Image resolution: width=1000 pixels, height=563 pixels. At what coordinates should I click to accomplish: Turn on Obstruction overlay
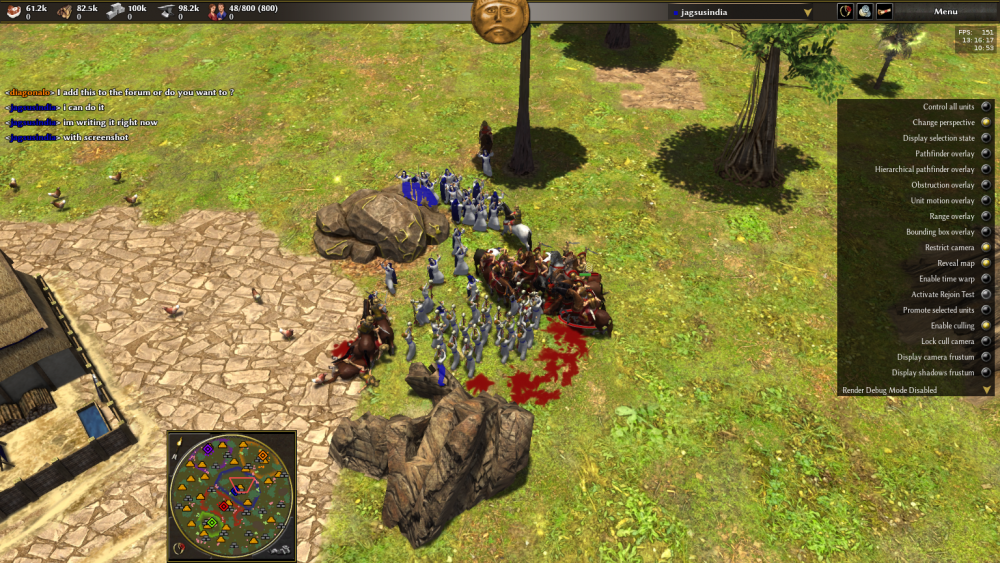click(986, 185)
